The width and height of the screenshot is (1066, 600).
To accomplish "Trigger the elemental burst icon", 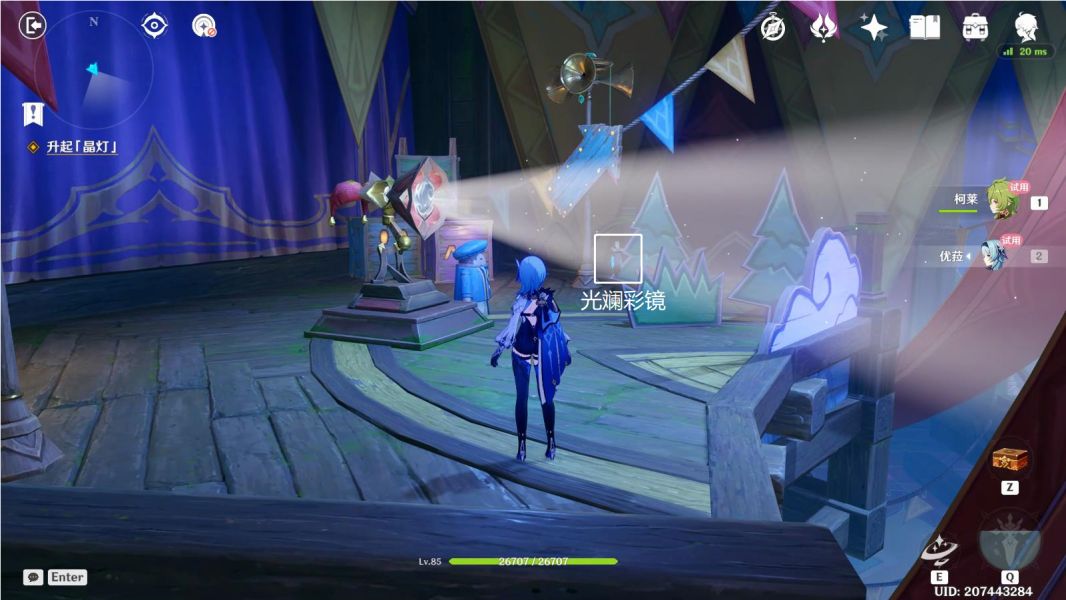I will click(1008, 541).
